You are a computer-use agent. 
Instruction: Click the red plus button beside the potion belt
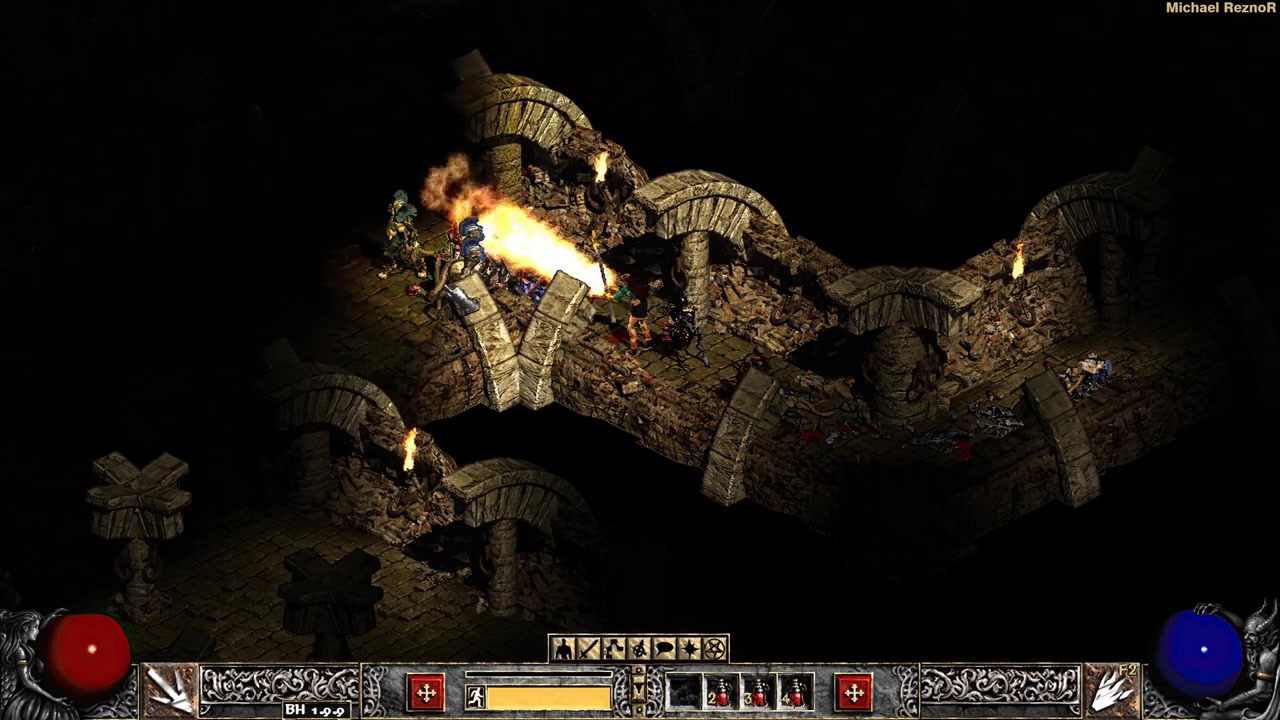[853, 692]
